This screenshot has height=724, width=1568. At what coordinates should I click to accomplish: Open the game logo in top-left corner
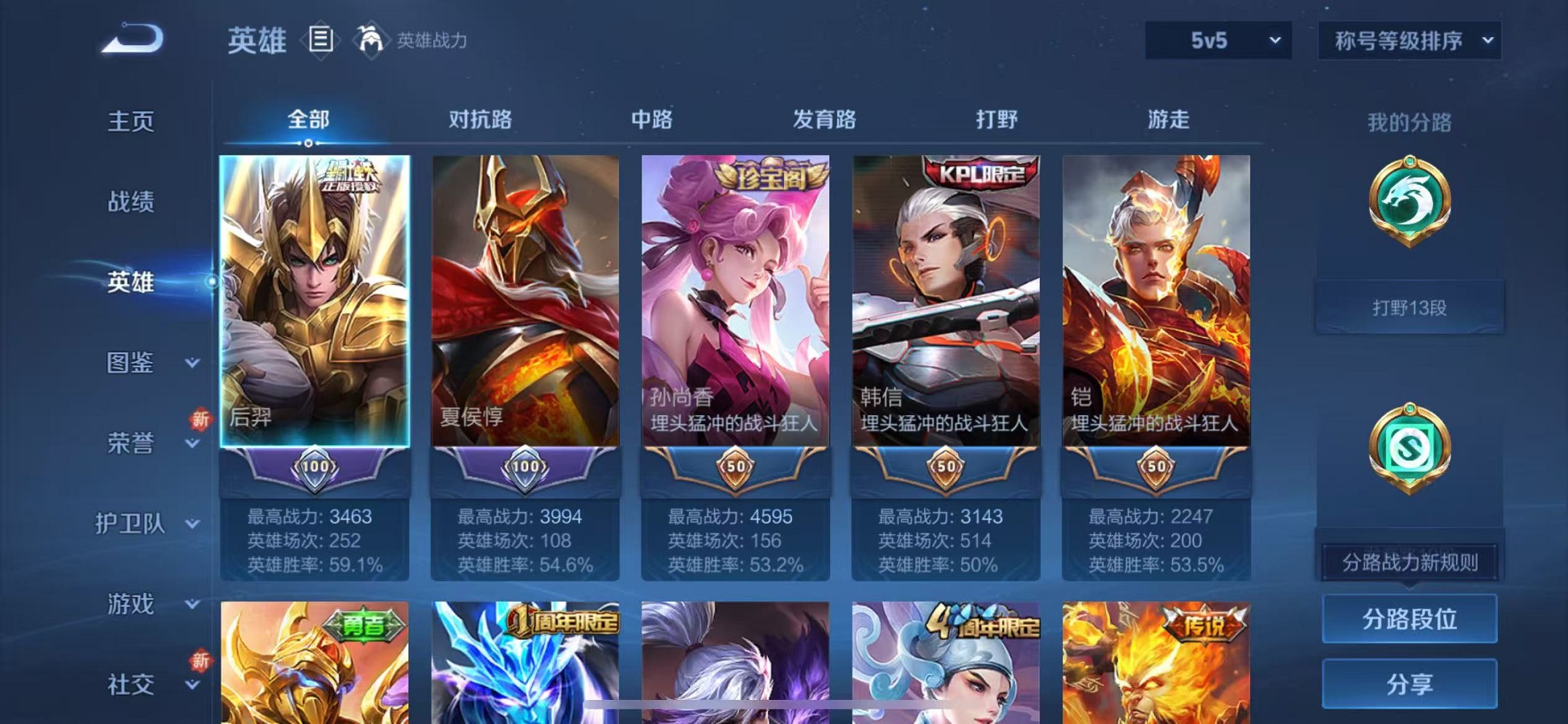click(x=131, y=40)
